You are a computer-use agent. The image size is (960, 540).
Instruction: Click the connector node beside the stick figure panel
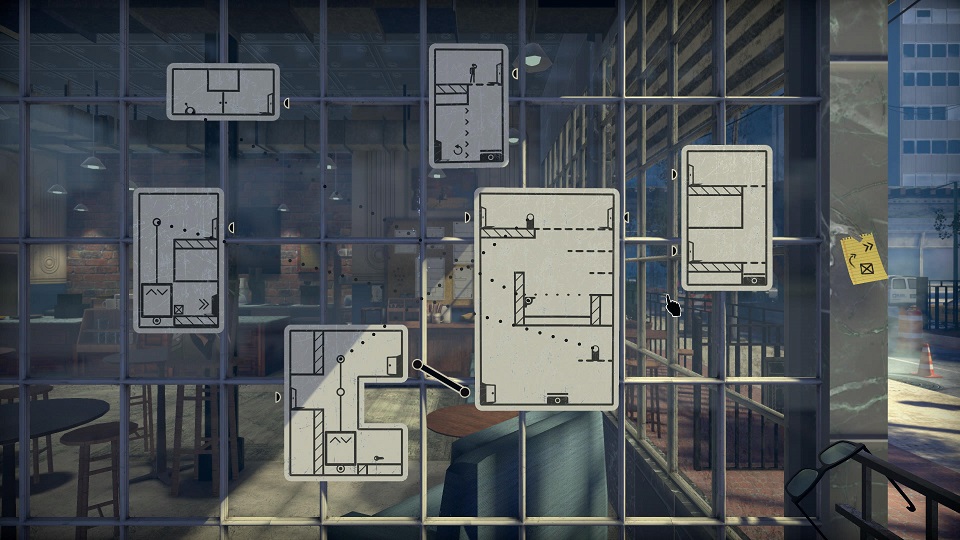tap(516, 73)
